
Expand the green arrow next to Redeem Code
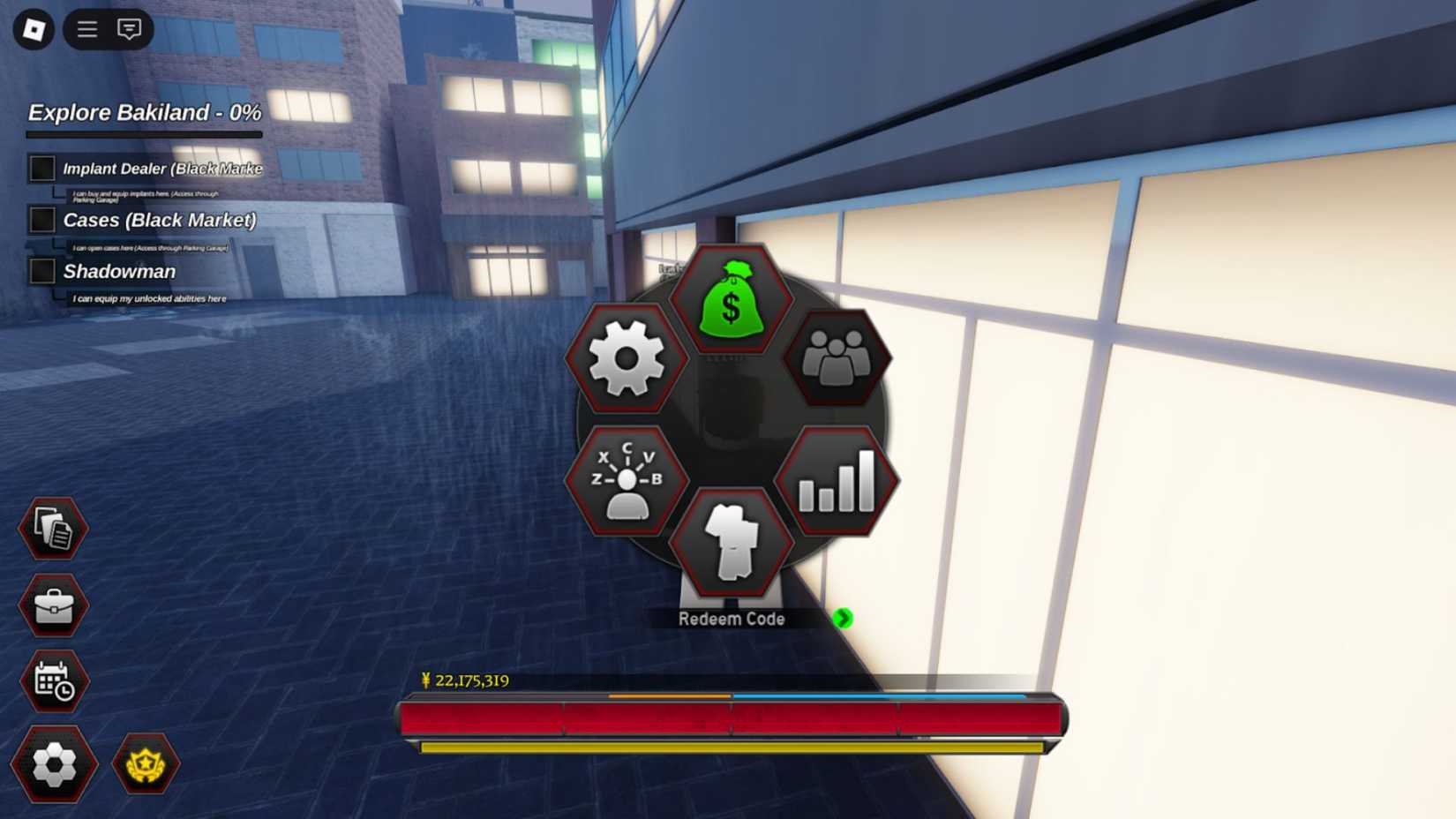click(x=841, y=620)
